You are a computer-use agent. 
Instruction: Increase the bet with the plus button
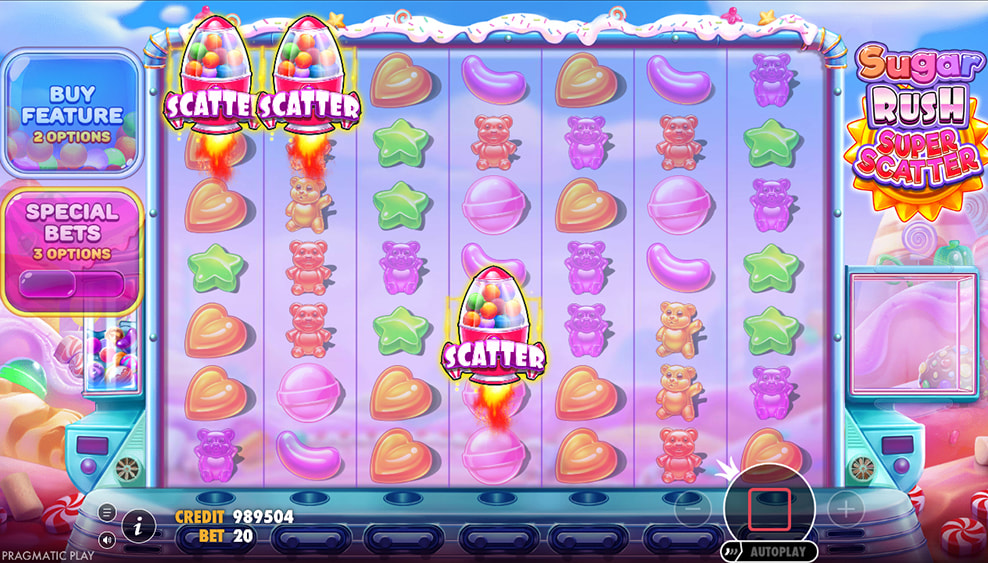(x=845, y=509)
